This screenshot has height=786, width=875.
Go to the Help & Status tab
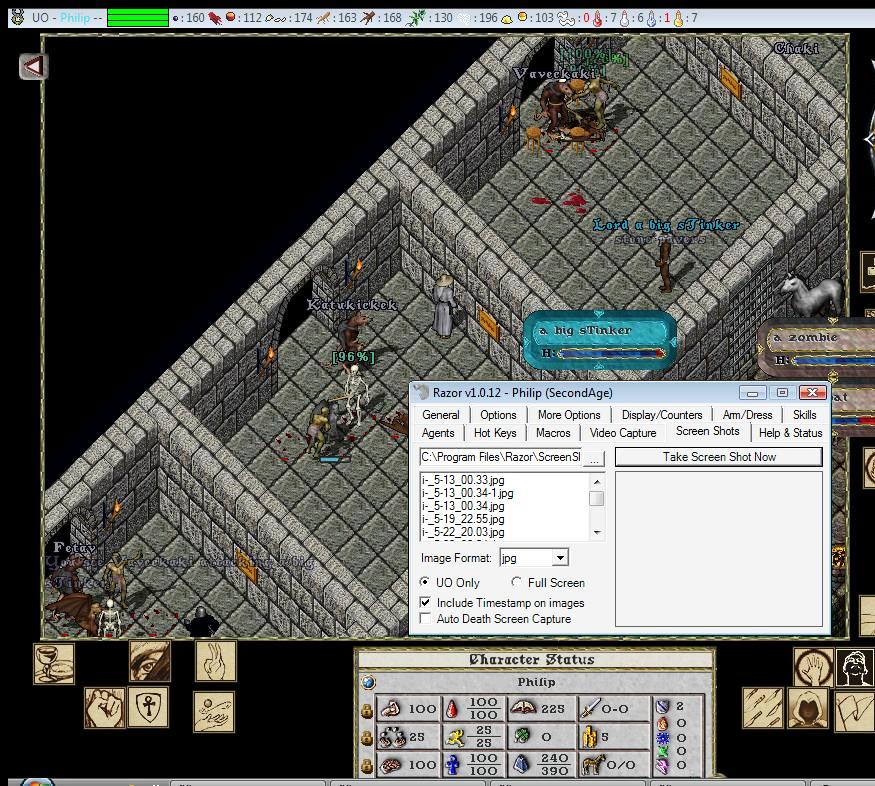790,433
